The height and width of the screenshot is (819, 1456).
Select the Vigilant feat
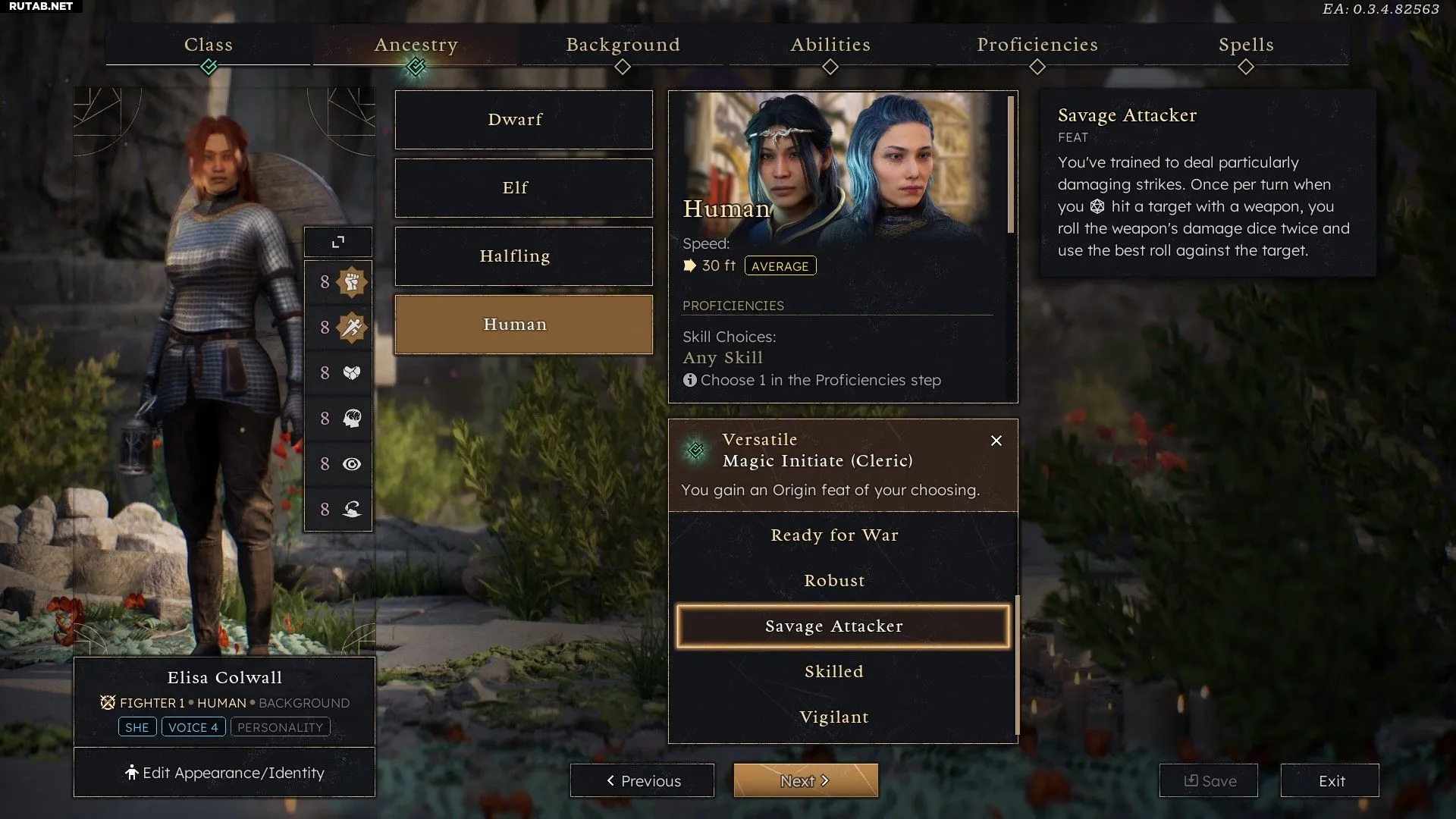834,717
